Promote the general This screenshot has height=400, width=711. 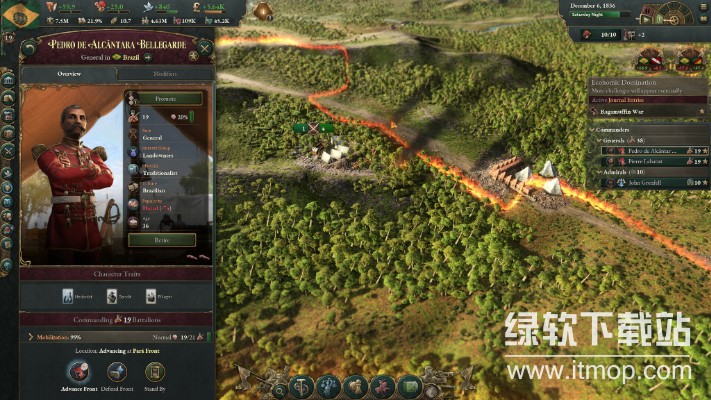(164, 99)
